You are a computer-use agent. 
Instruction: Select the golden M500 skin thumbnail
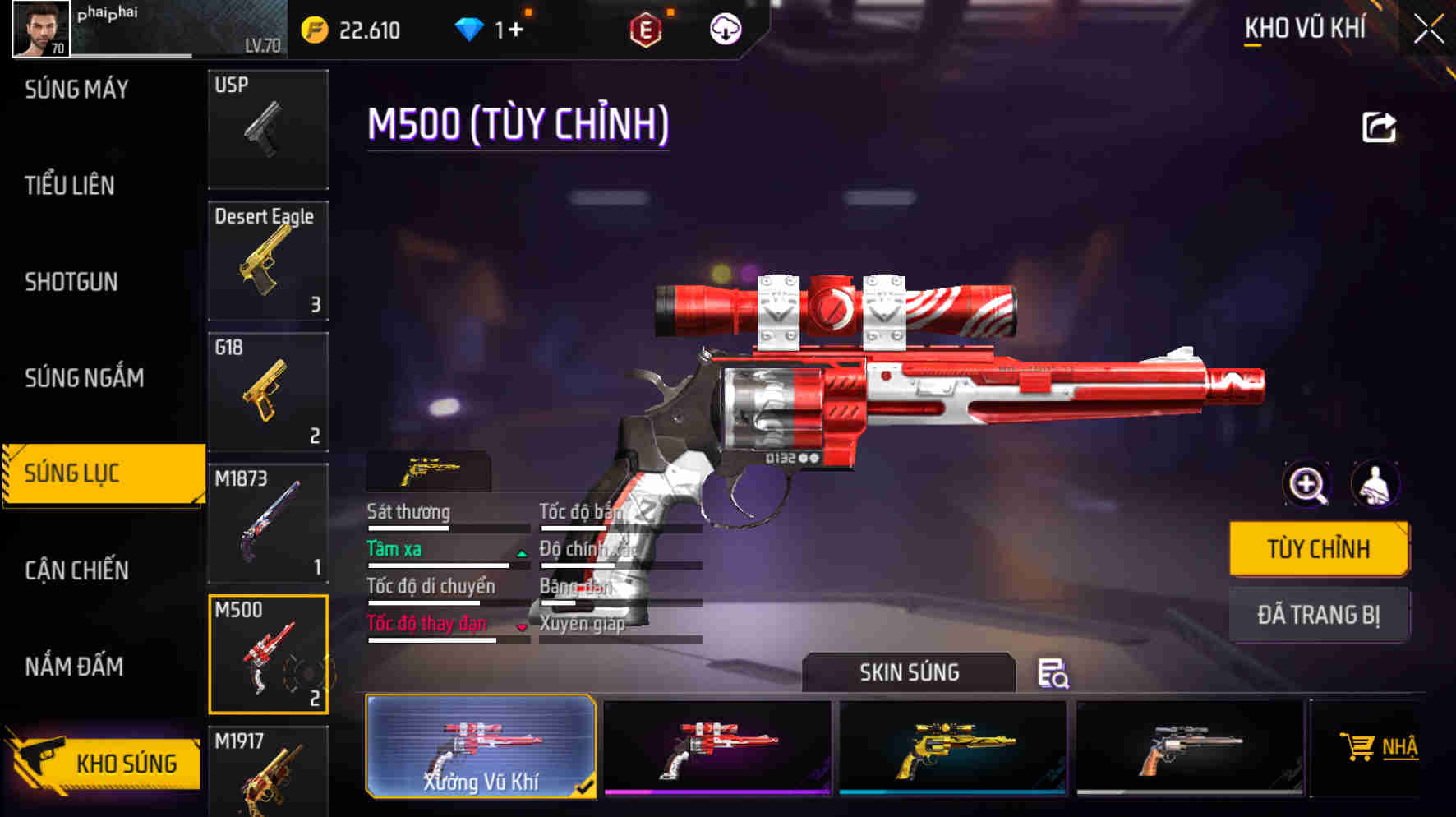(953, 746)
